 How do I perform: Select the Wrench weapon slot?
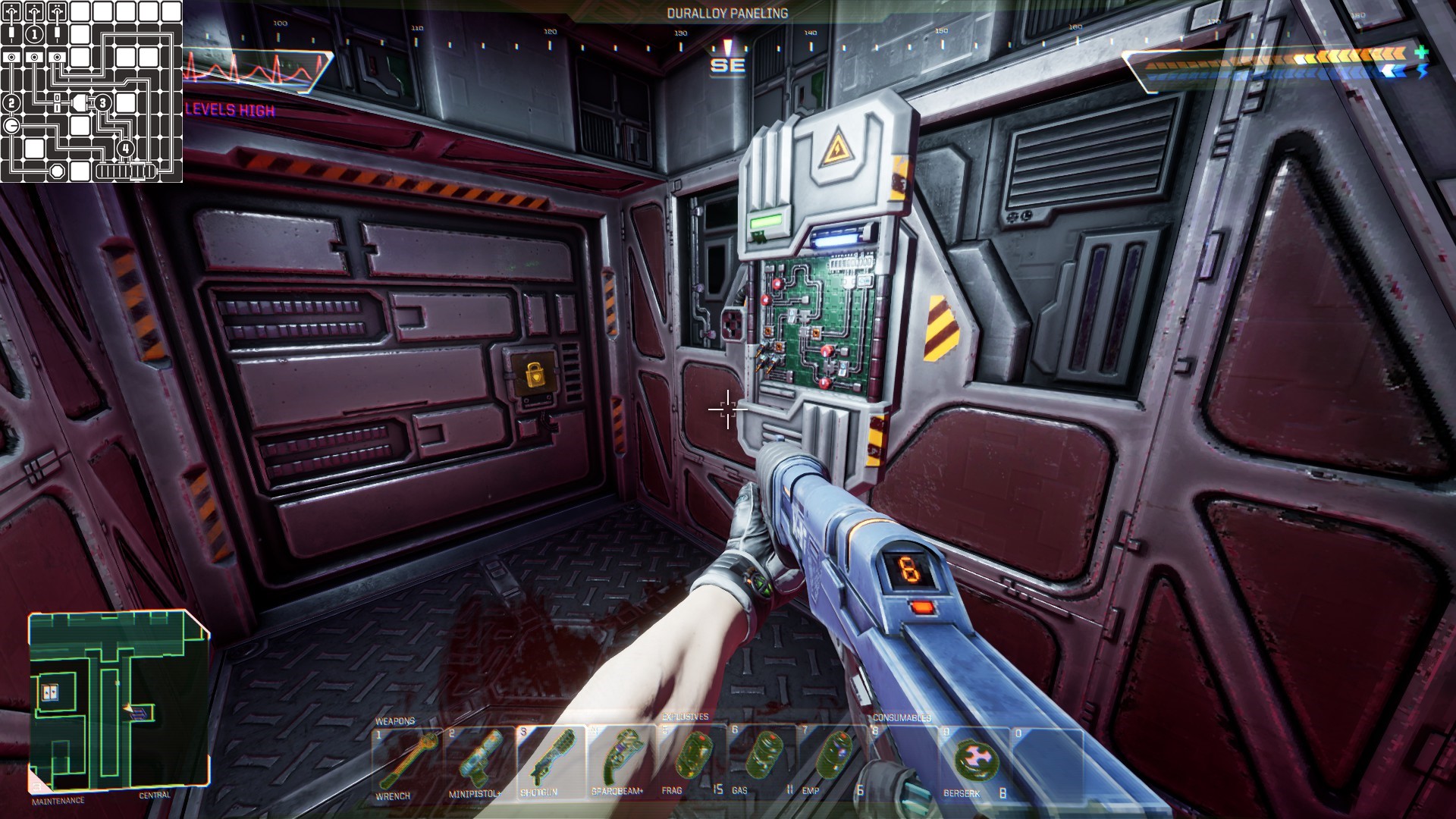(x=406, y=762)
